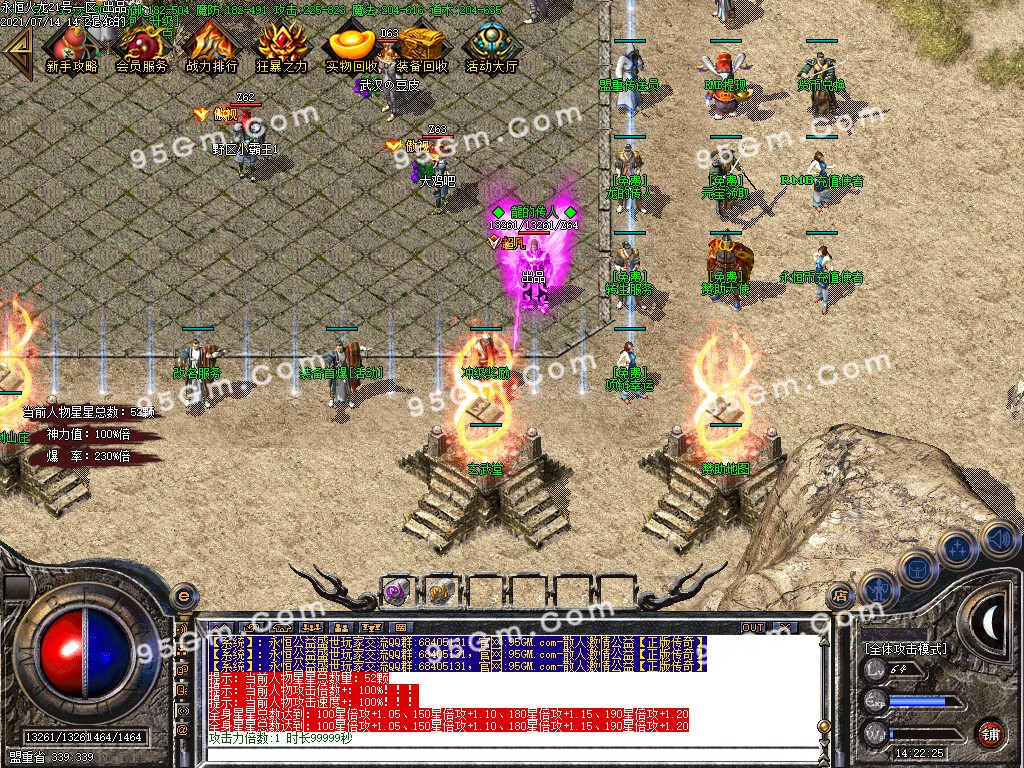Click the OUT button above the chat
The image size is (1024, 768).
pyautogui.click(x=752, y=627)
